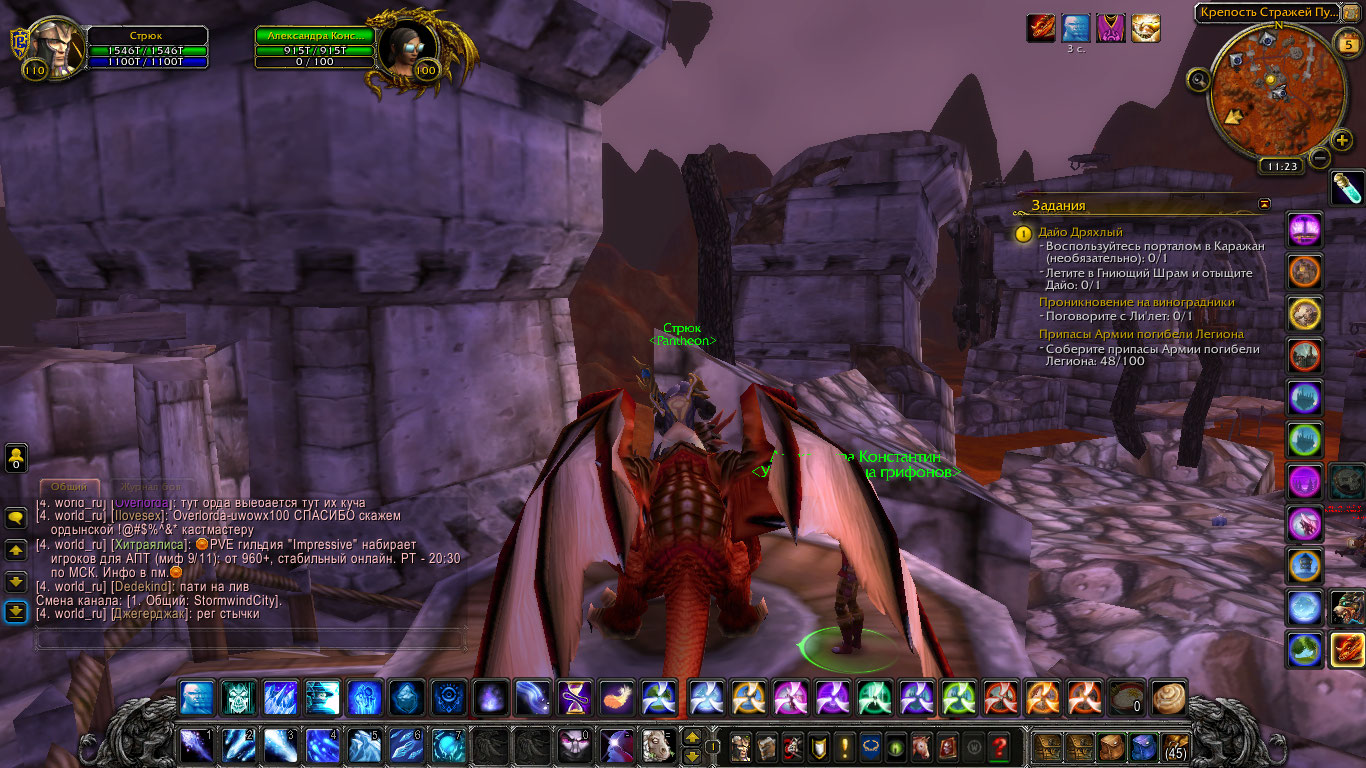Use the teal potion vial item button
Viewport: 1366px width, 768px height.
click(x=1347, y=188)
